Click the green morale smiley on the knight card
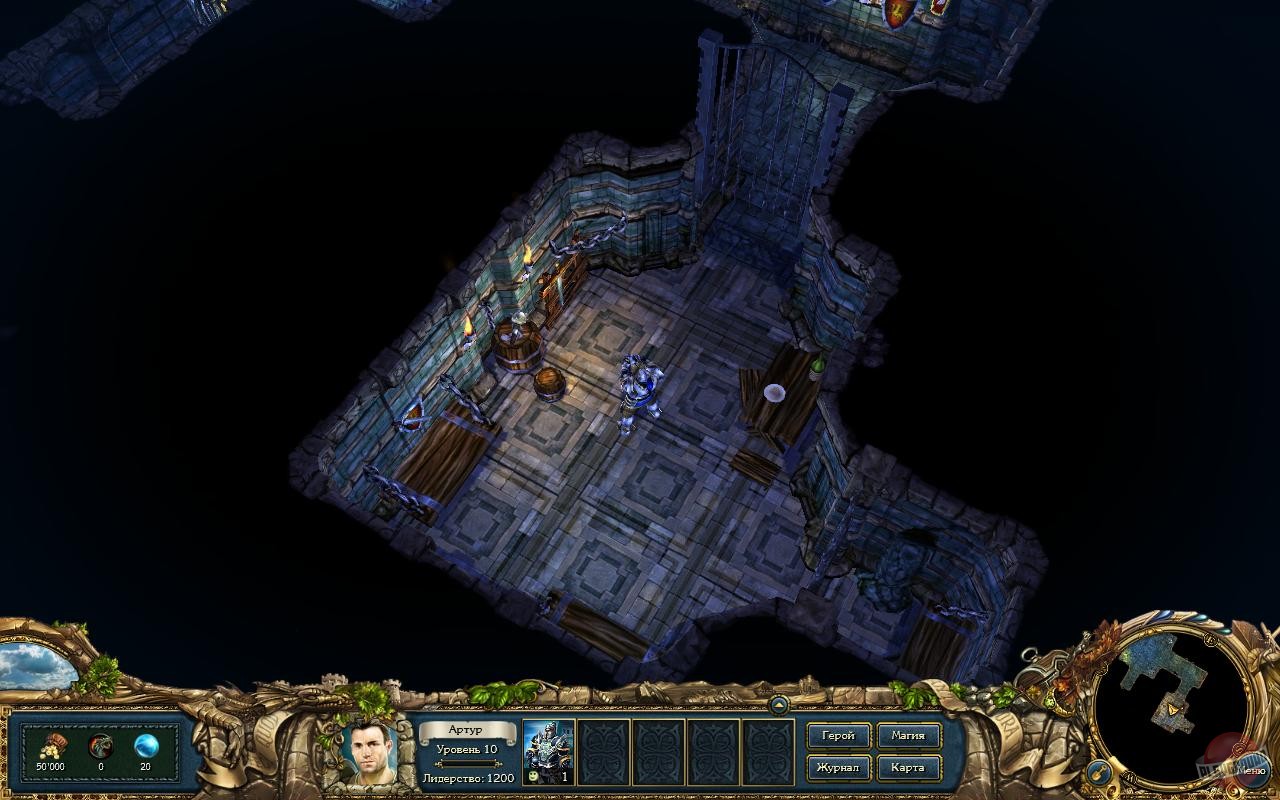Viewport: 1280px width, 800px height. 533,778
